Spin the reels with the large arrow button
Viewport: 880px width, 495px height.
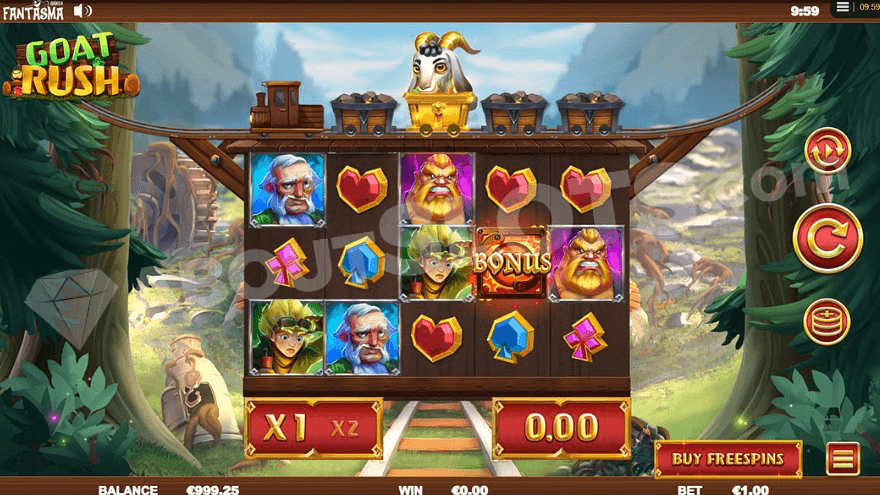pos(827,237)
